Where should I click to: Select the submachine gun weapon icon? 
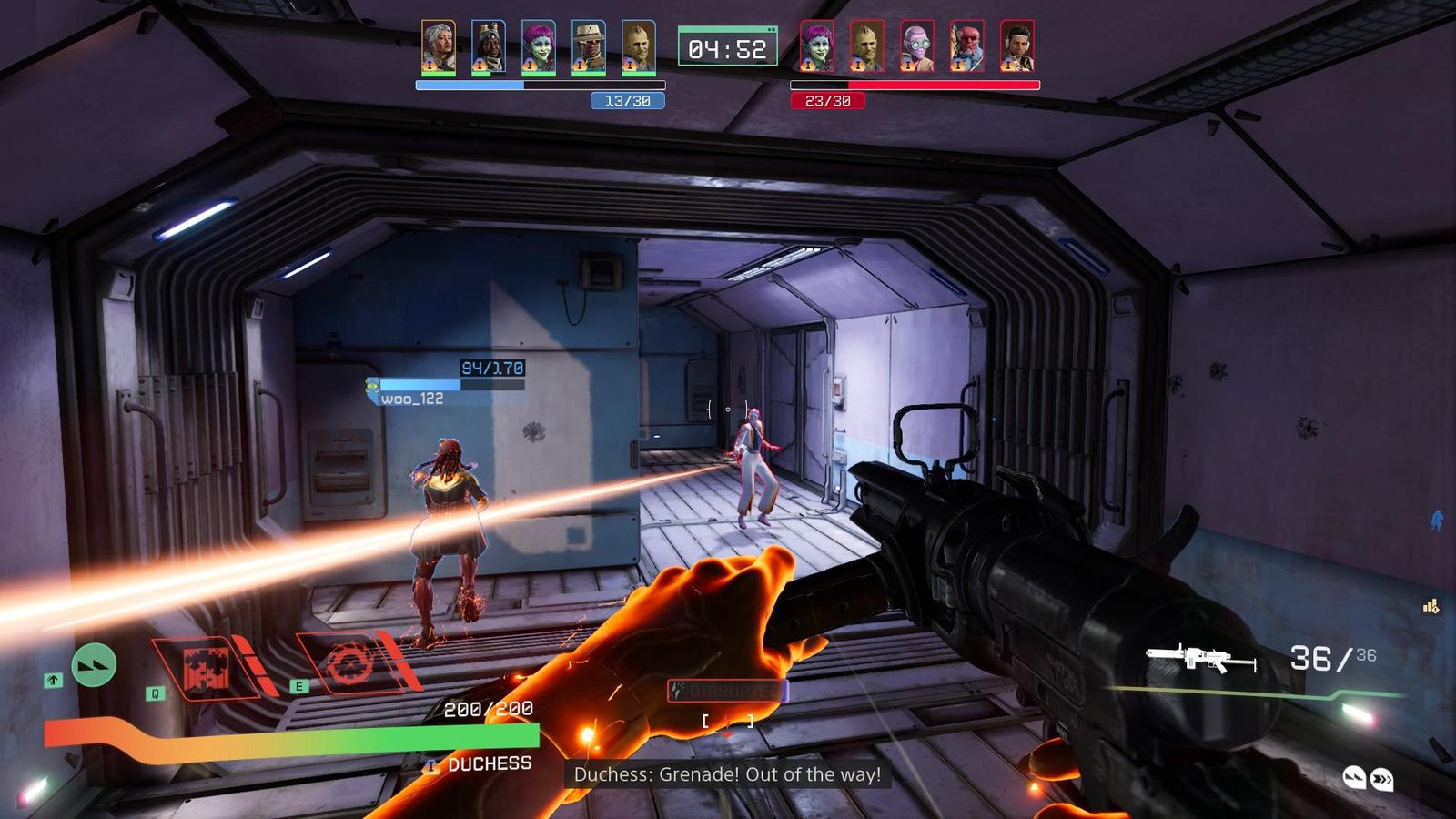[x=1201, y=657]
